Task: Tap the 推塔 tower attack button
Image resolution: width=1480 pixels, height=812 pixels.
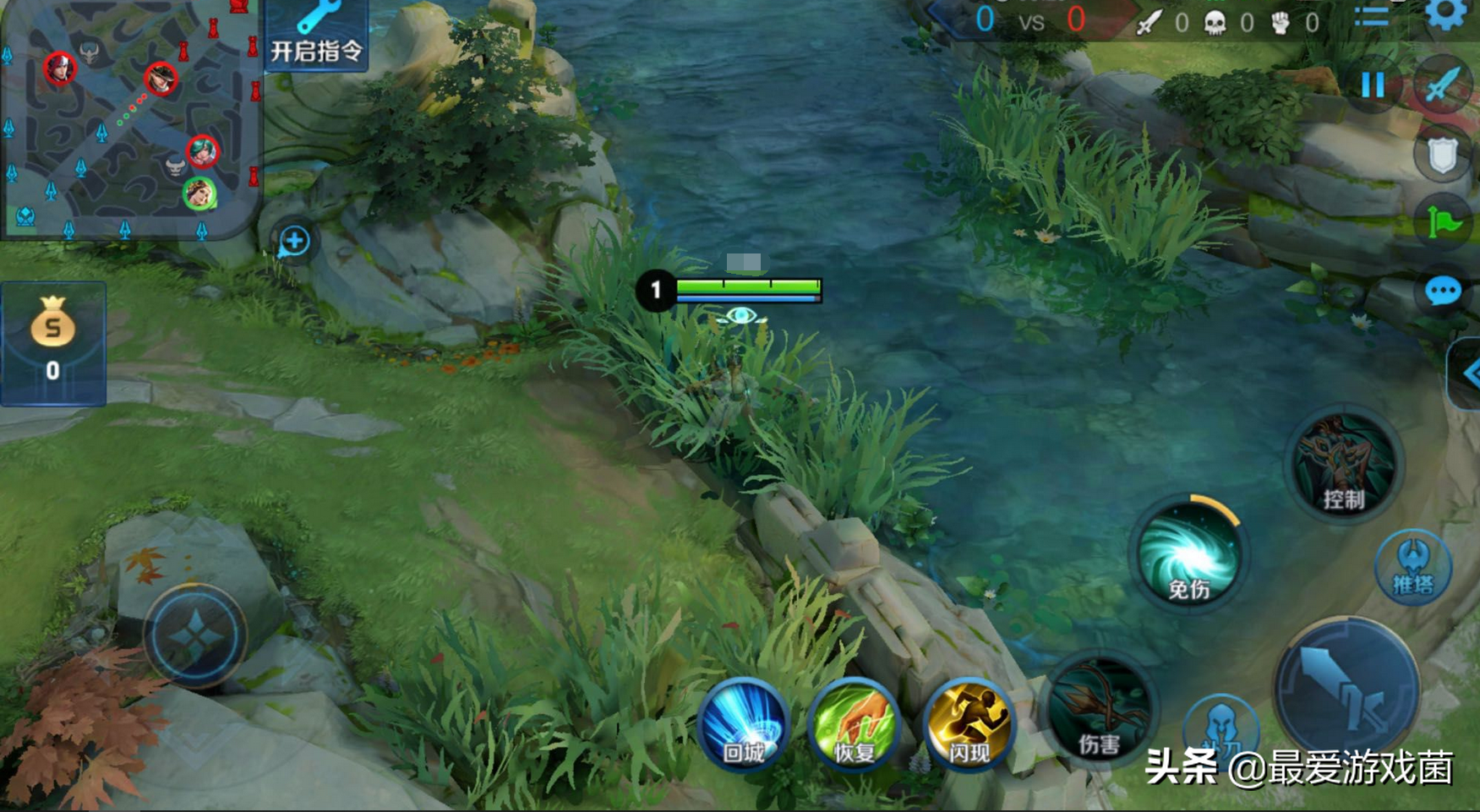Action: 1412,566
